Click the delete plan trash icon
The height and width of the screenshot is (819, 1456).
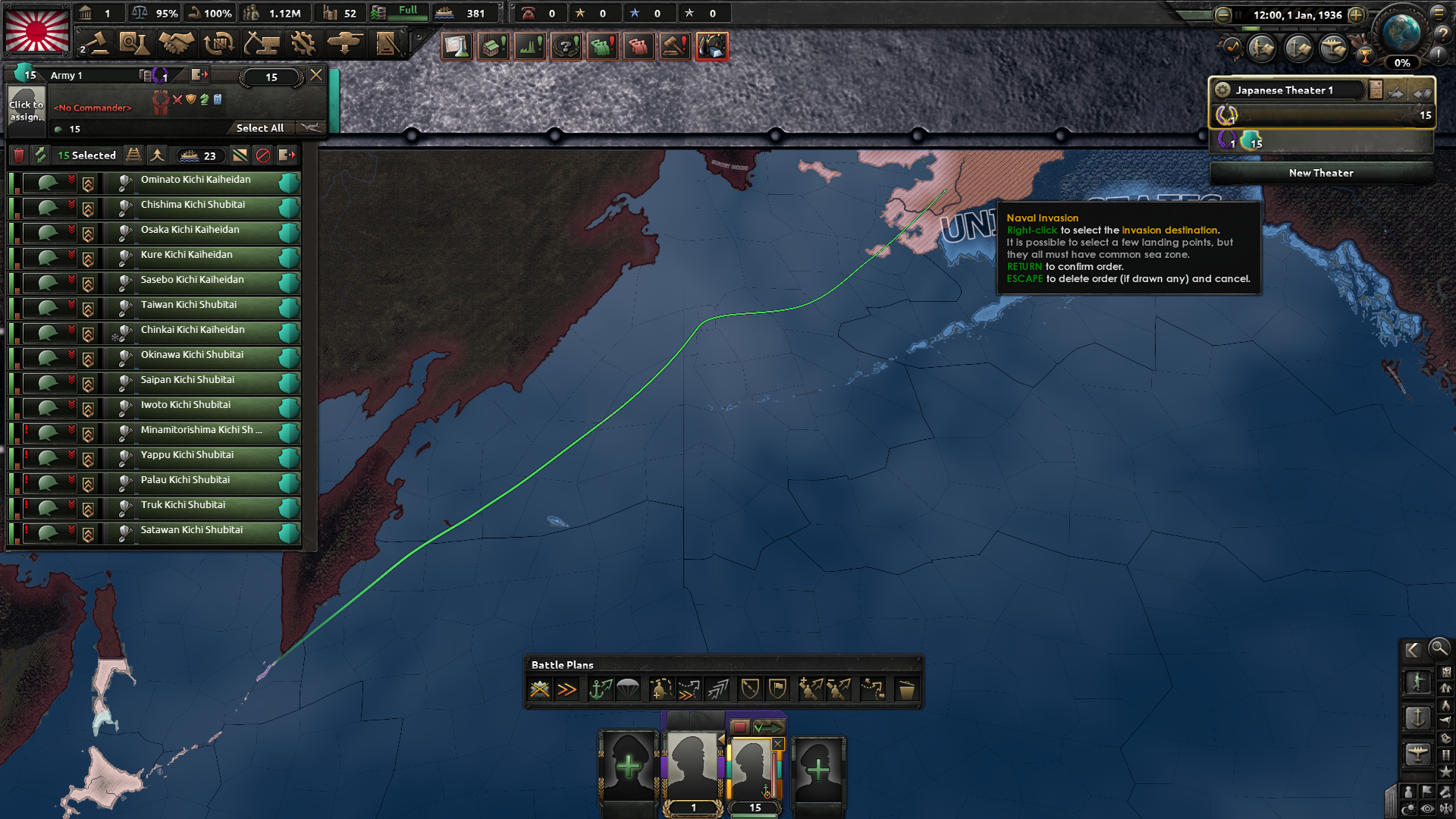908,689
